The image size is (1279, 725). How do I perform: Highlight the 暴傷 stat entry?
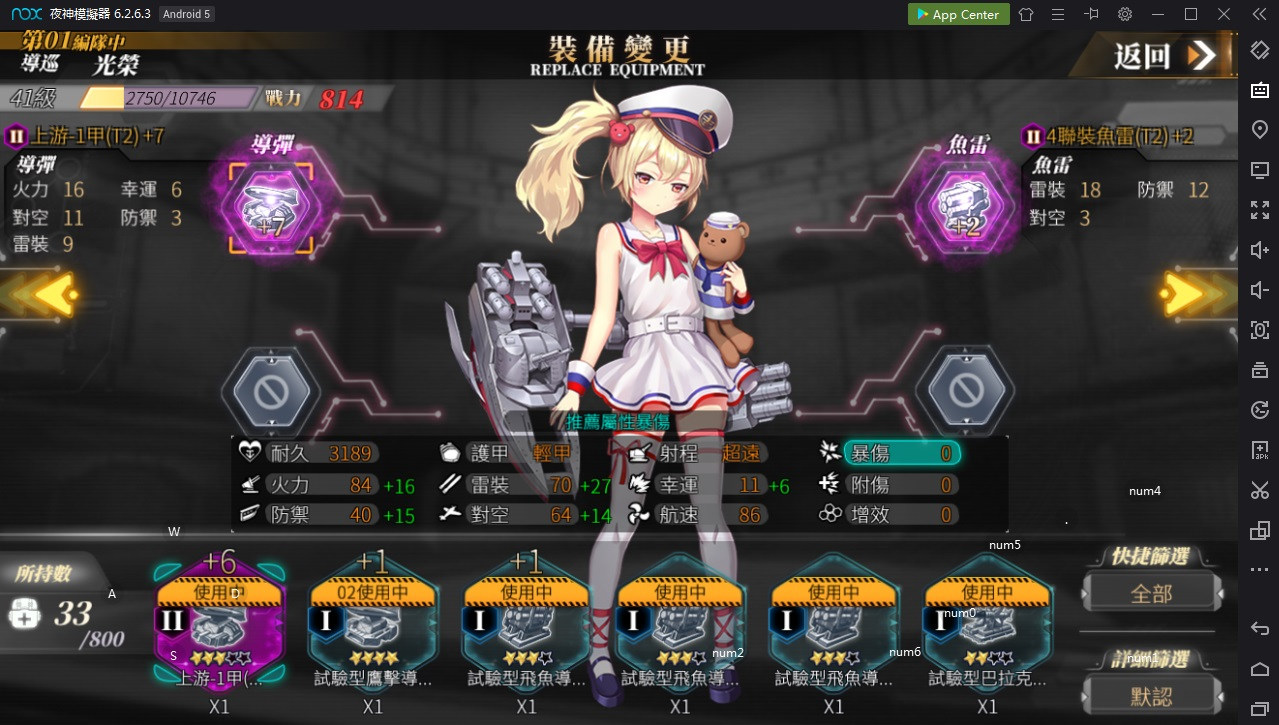tap(900, 453)
